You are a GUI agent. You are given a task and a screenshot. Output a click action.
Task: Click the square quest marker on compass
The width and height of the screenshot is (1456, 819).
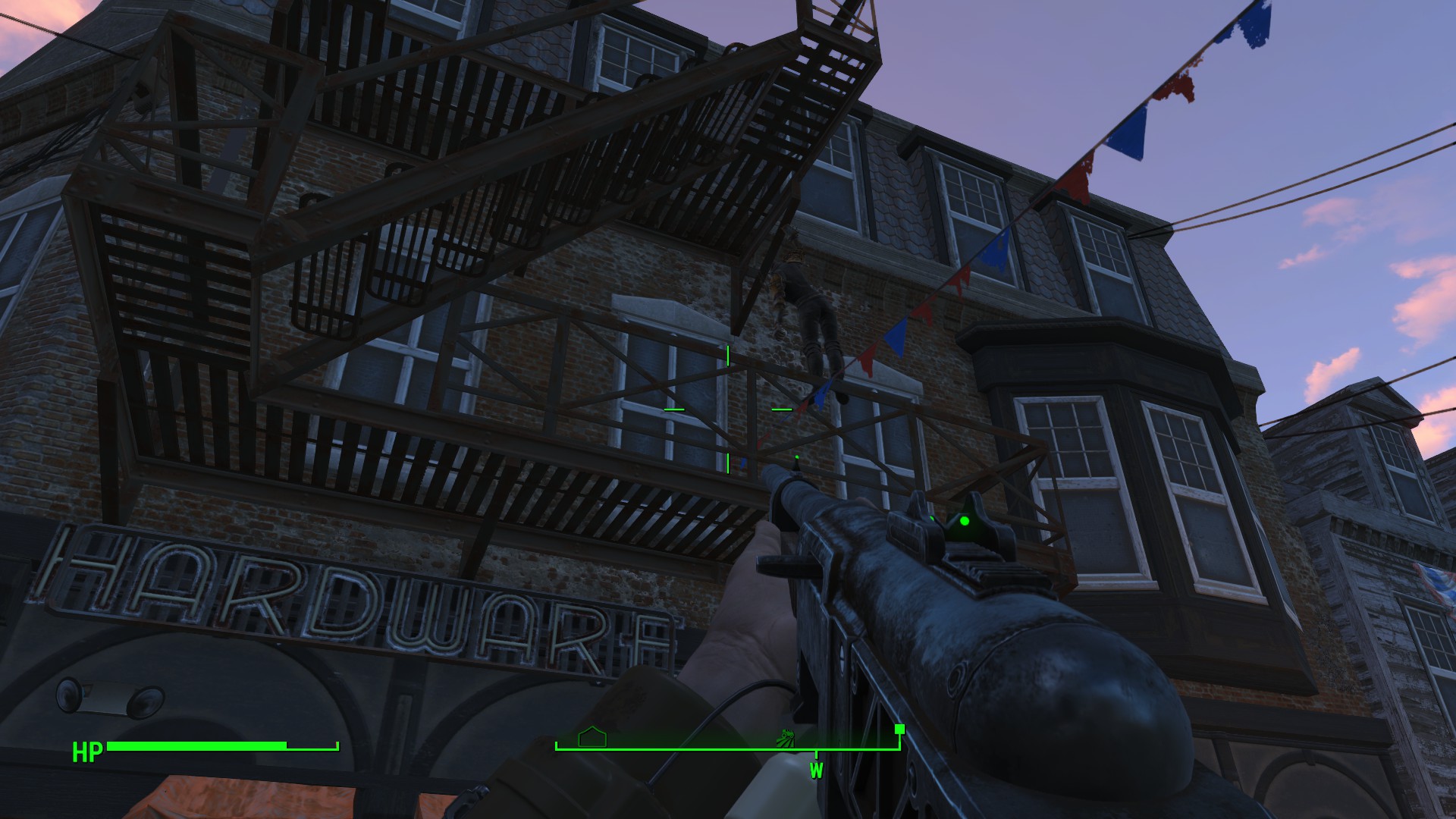click(899, 730)
